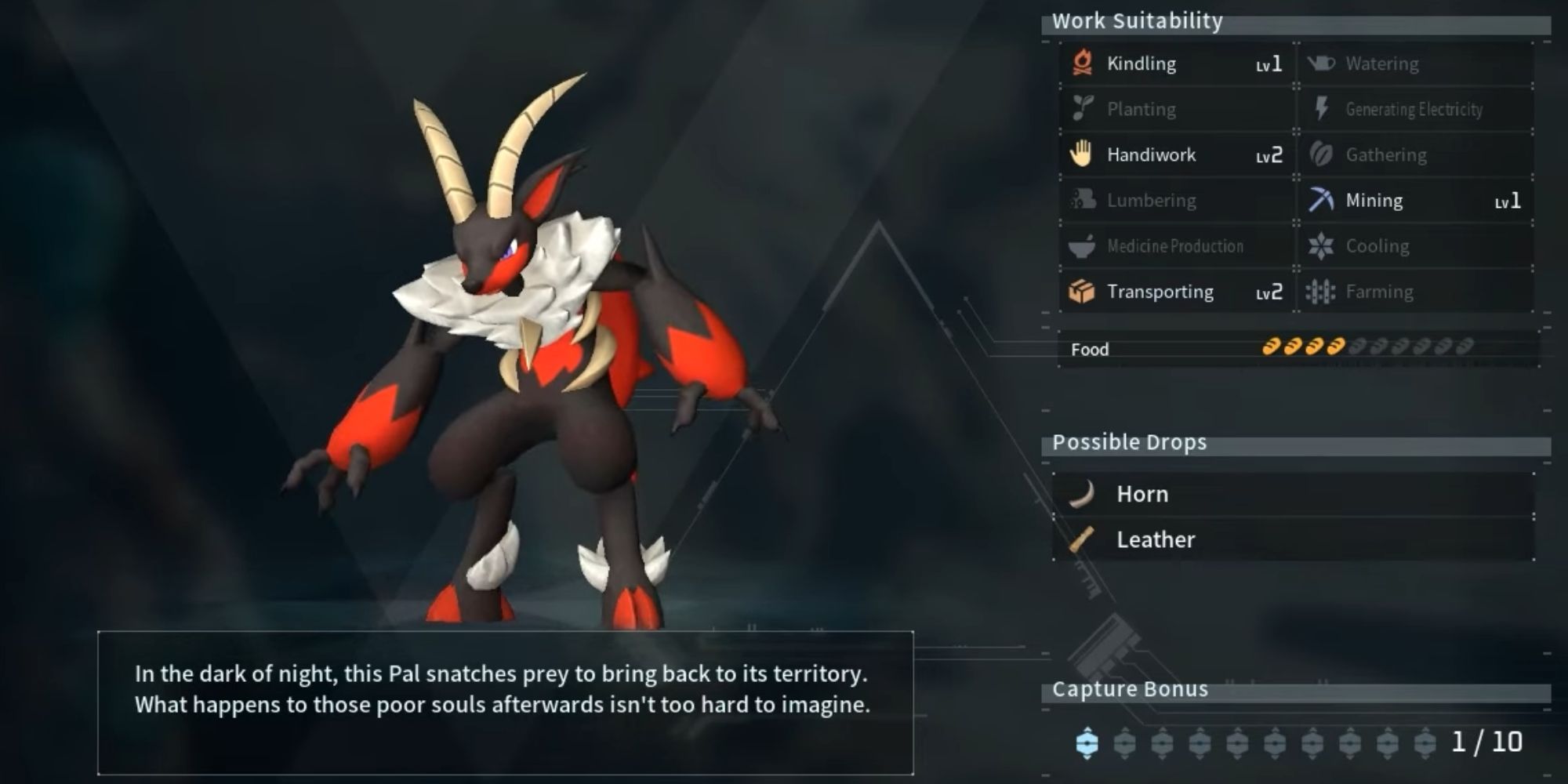Click the Handiwork Lv2 entry
Screen dimensions: 1568x784
point(1176,154)
